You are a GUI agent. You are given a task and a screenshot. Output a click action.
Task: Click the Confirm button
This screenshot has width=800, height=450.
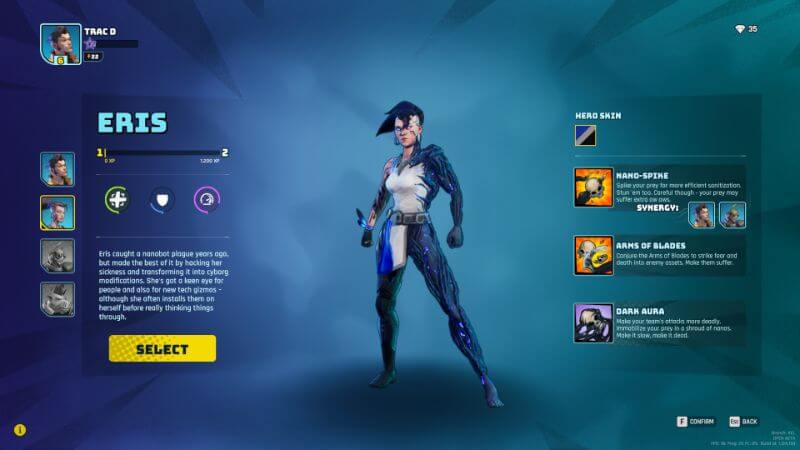pyautogui.click(x=695, y=421)
